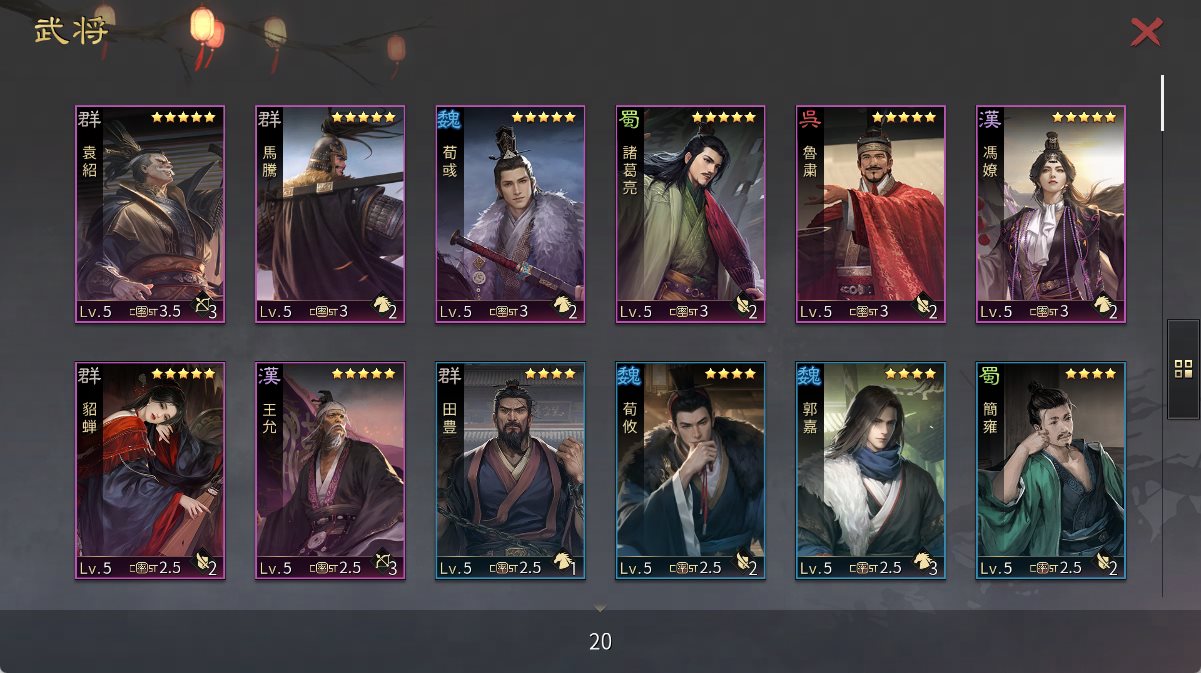This screenshot has width=1201, height=673.
Task: Expand the list using the down arrow
Action: click(600, 607)
